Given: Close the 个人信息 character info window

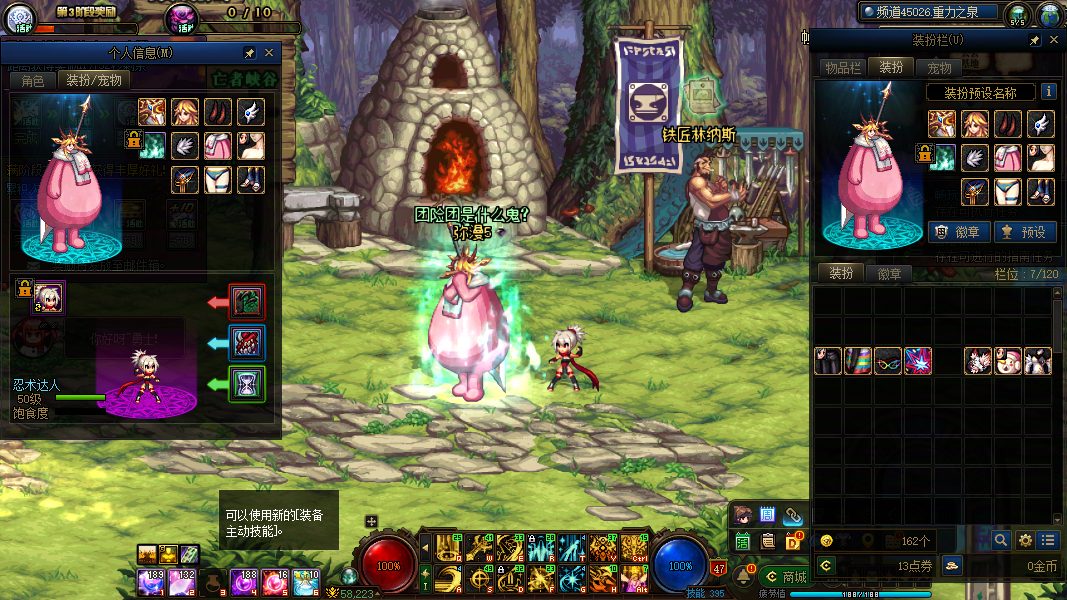Looking at the screenshot, I should [x=269, y=53].
